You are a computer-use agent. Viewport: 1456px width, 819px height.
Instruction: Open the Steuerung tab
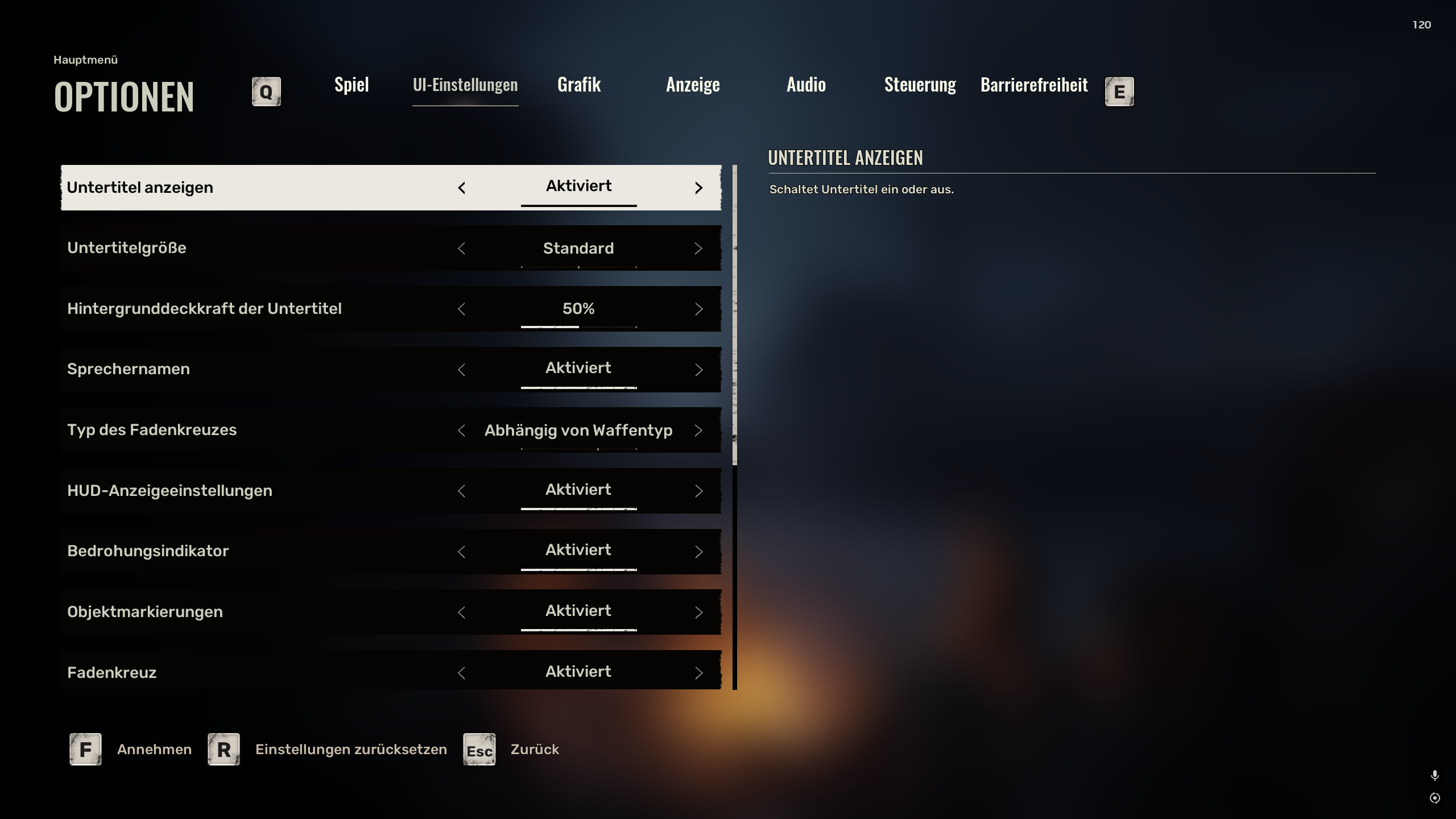tap(920, 85)
